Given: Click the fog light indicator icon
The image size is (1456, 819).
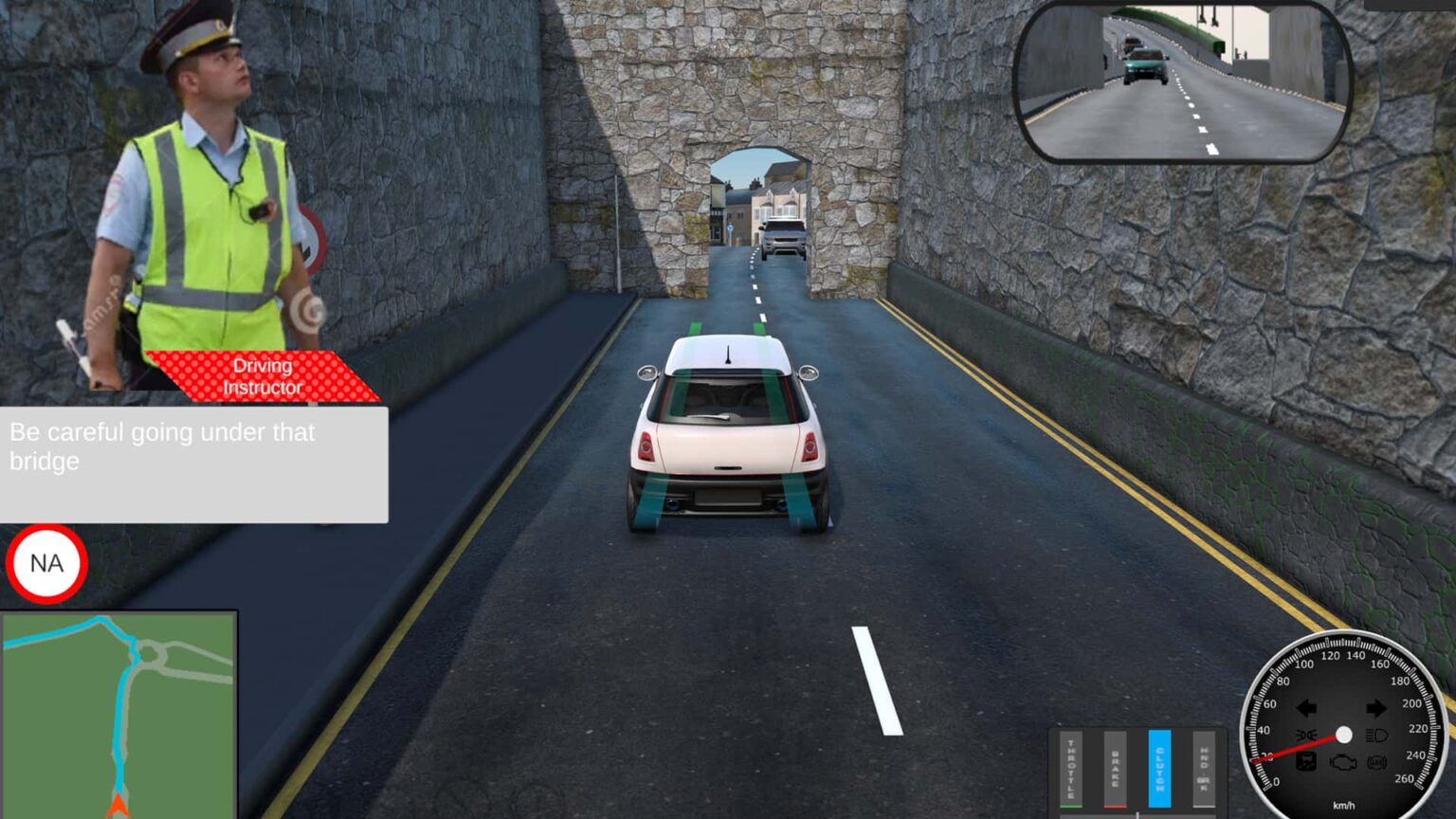Looking at the screenshot, I should 1307,734.
